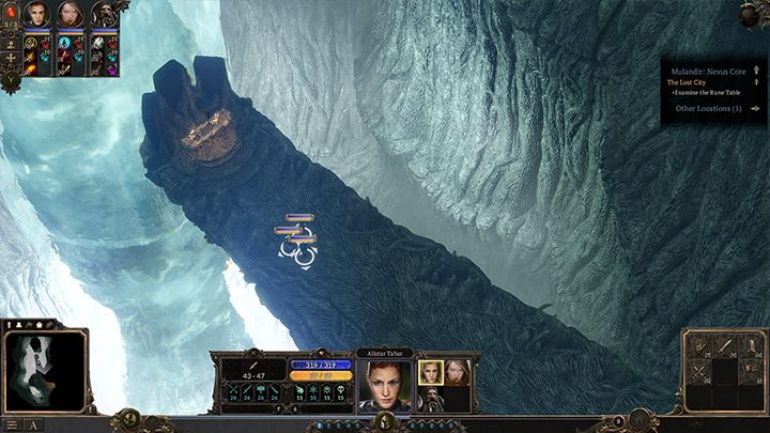Click the round ornament button at top-right corner

click(754, 12)
